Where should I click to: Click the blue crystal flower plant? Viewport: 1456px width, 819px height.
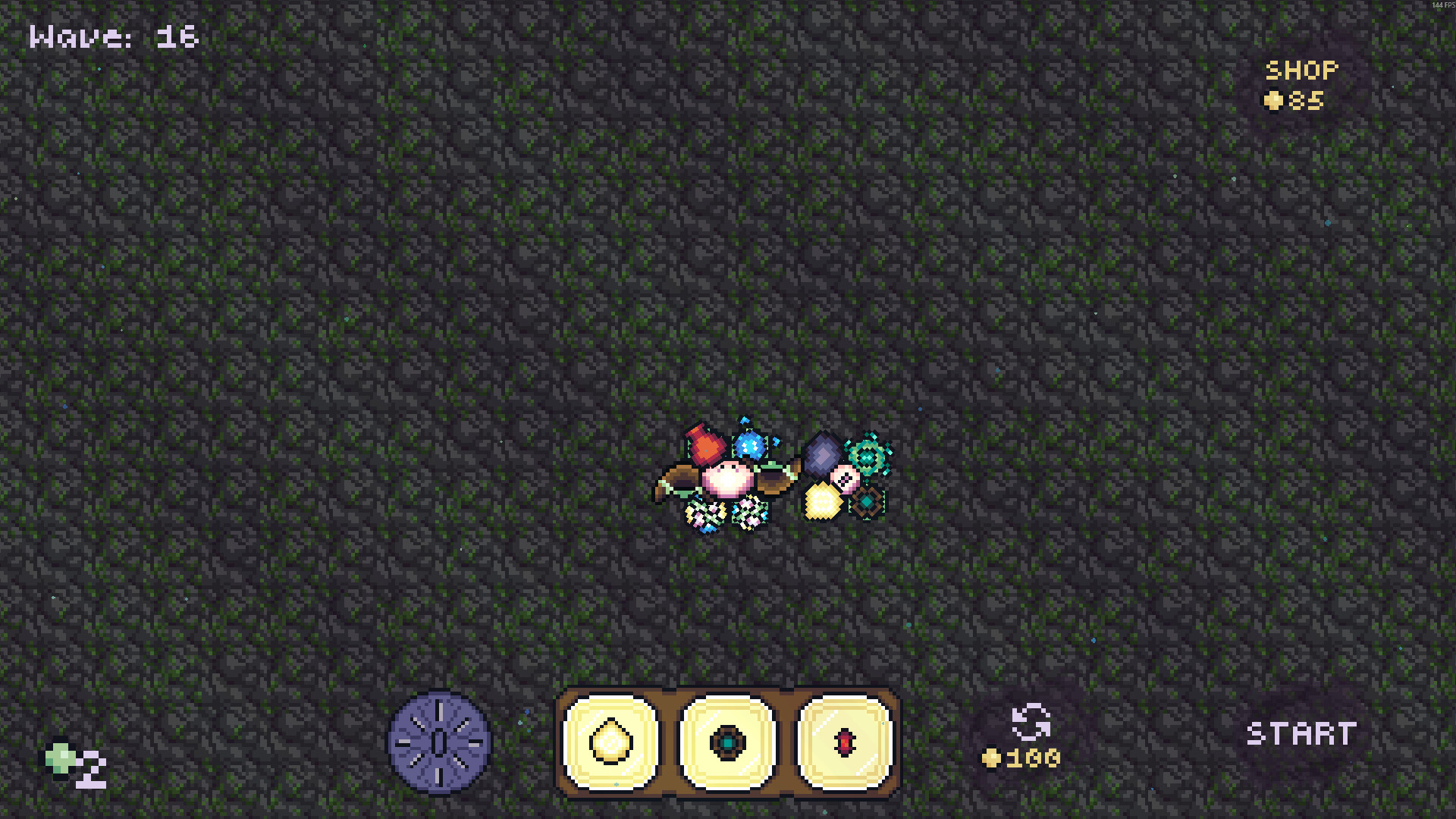click(x=750, y=446)
